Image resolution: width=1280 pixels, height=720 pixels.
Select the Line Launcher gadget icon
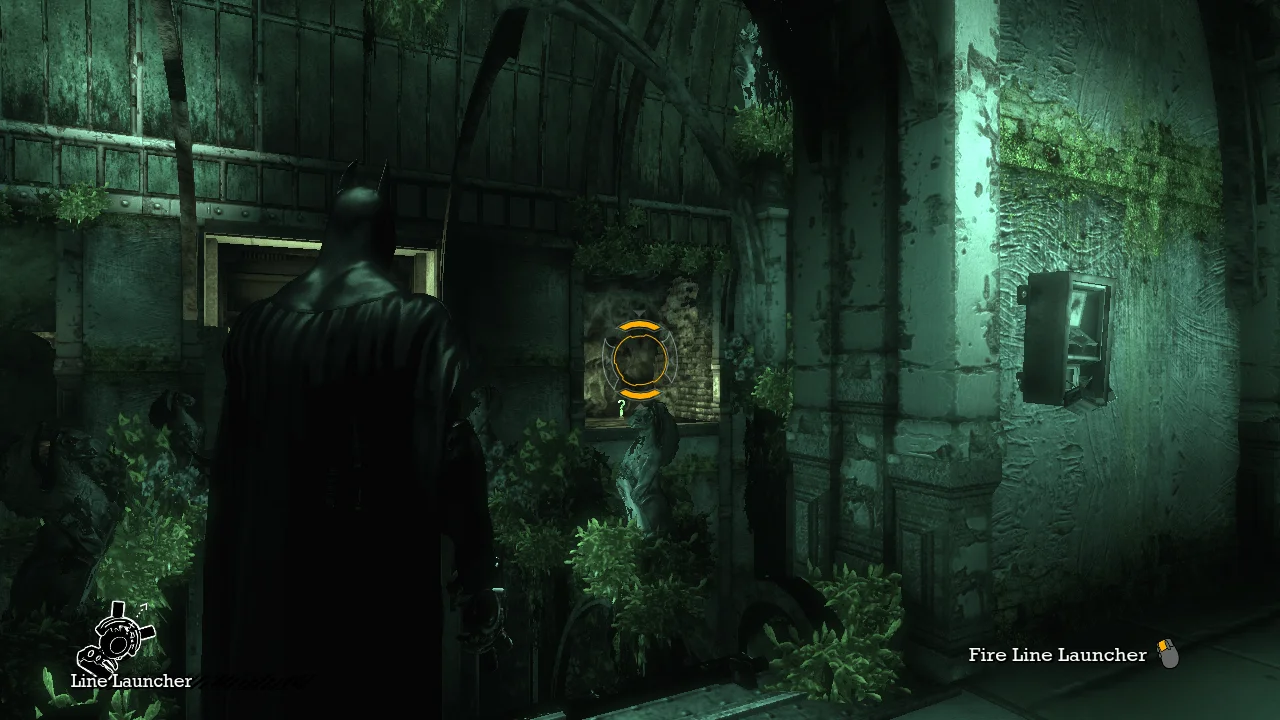(x=116, y=638)
